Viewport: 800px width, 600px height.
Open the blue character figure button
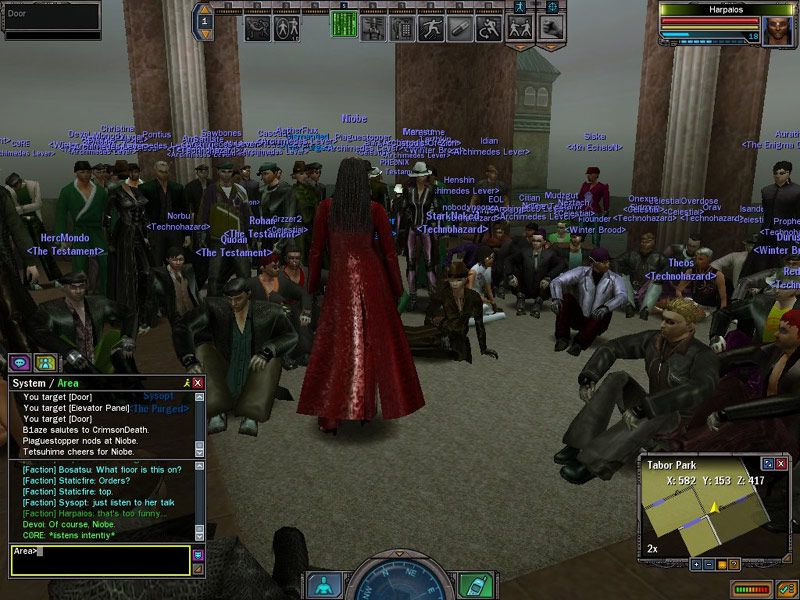[323, 585]
